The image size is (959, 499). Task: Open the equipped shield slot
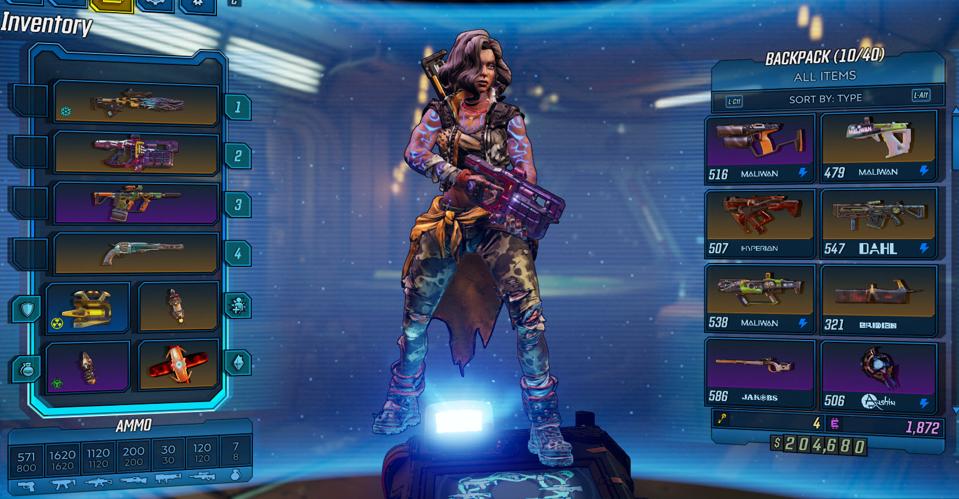click(x=88, y=306)
